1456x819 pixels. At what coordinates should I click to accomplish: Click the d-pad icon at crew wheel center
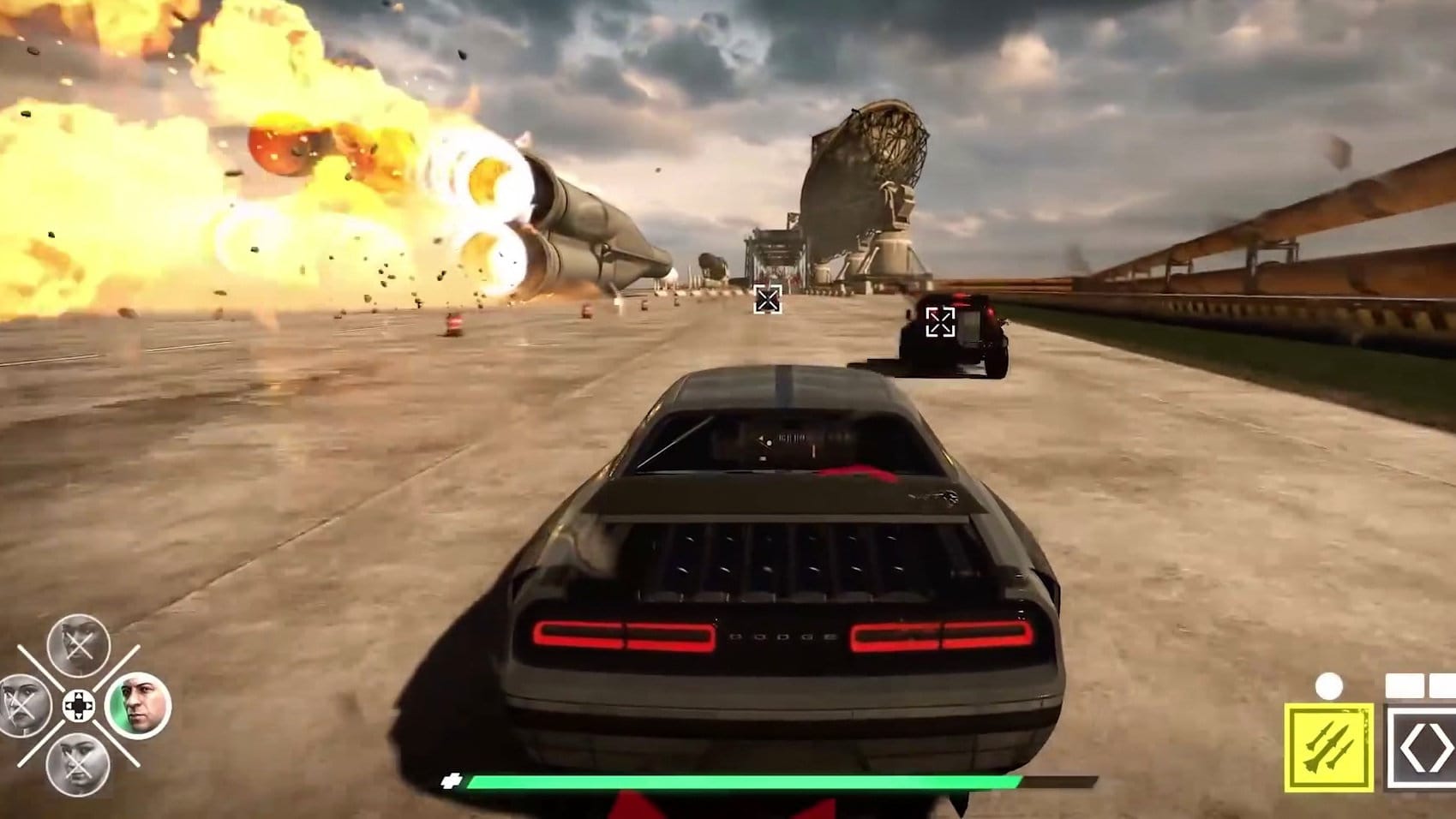pyautogui.click(x=79, y=705)
